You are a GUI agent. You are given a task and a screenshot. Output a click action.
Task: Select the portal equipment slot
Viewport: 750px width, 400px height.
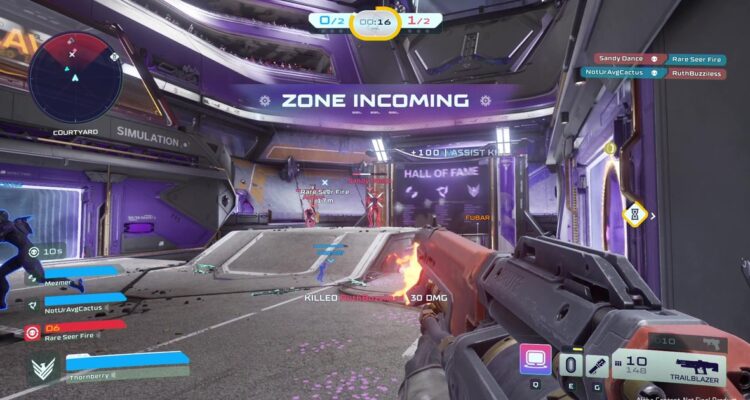(570, 366)
